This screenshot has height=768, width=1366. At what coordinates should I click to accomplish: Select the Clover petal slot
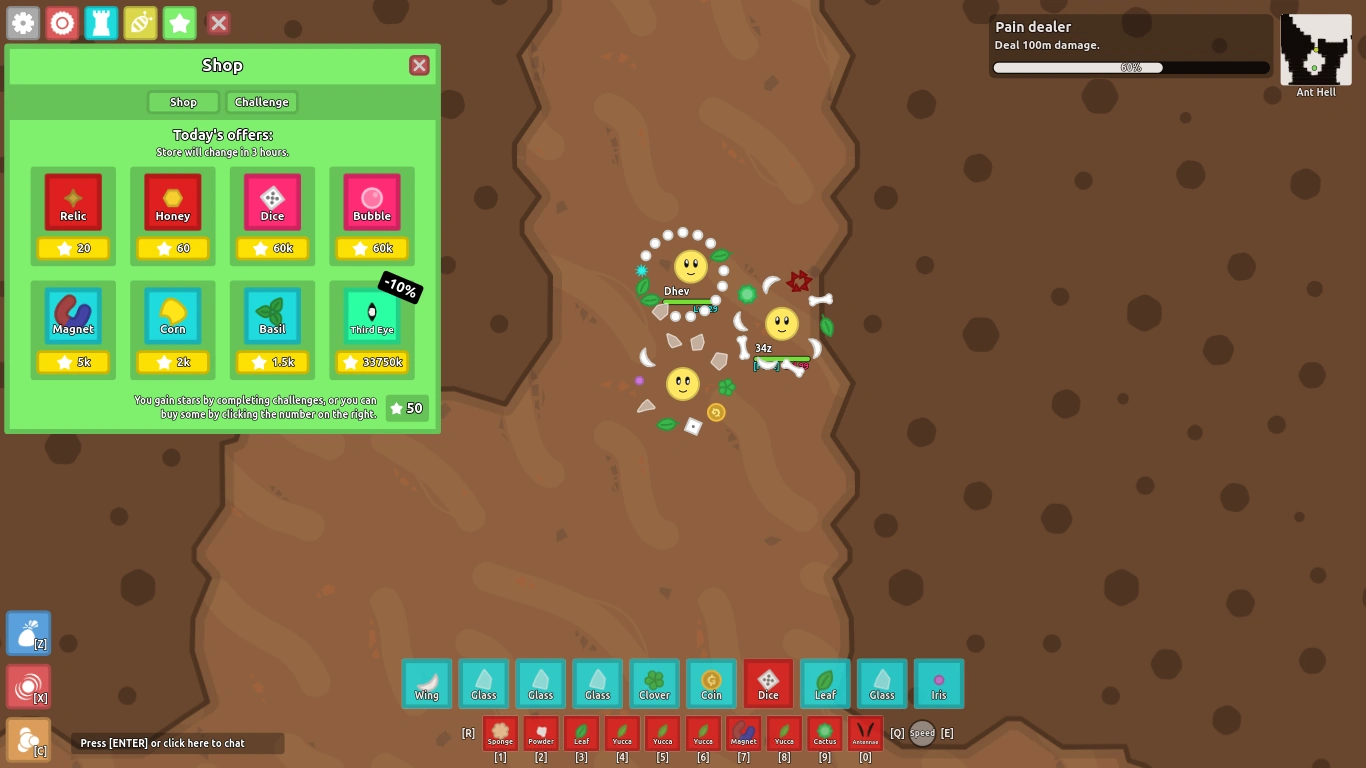click(x=654, y=683)
